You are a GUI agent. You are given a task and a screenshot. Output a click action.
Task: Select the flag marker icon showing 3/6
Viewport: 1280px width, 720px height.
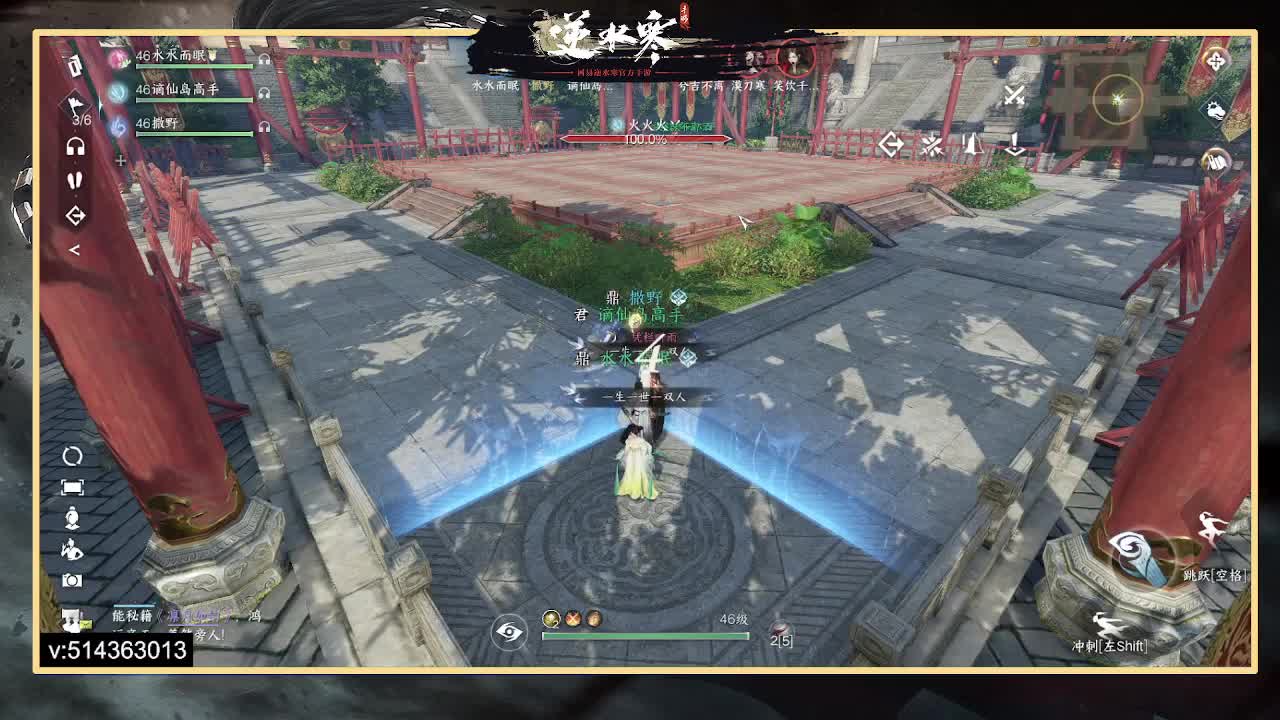(x=75, y=107)
